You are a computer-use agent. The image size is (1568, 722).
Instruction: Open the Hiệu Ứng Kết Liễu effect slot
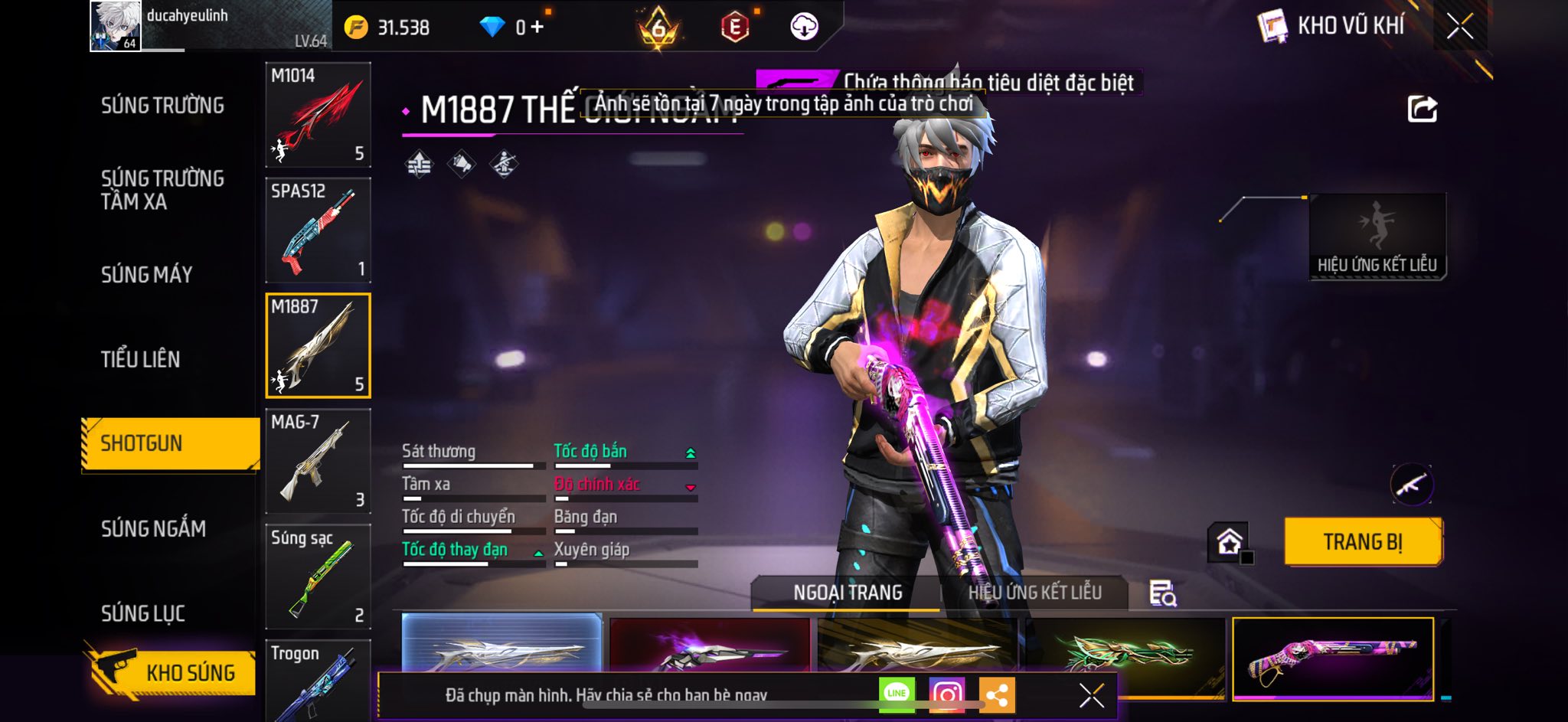click(x=1377, y=236)
